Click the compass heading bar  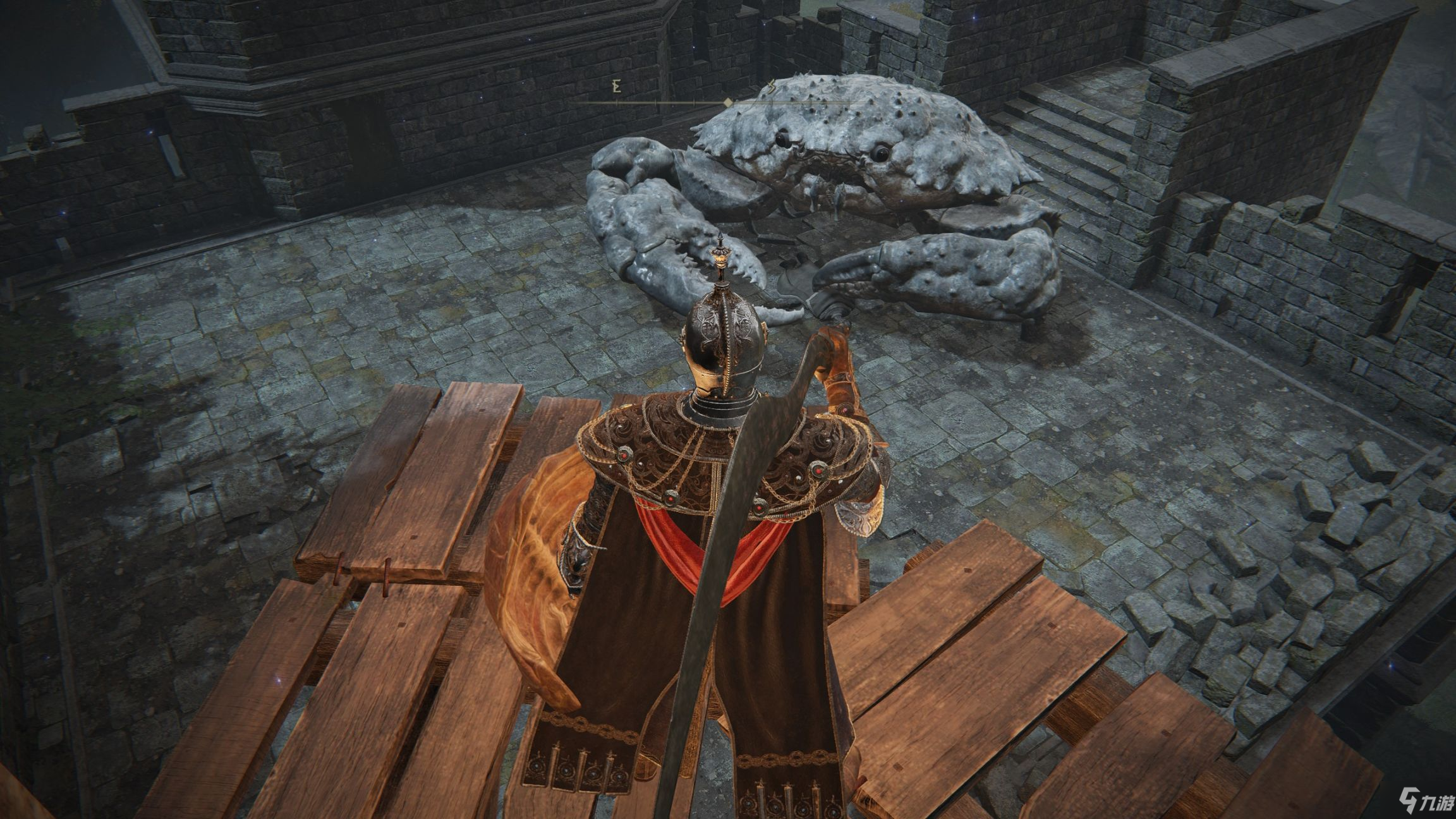pyautogui.click(x=727, y=102)
